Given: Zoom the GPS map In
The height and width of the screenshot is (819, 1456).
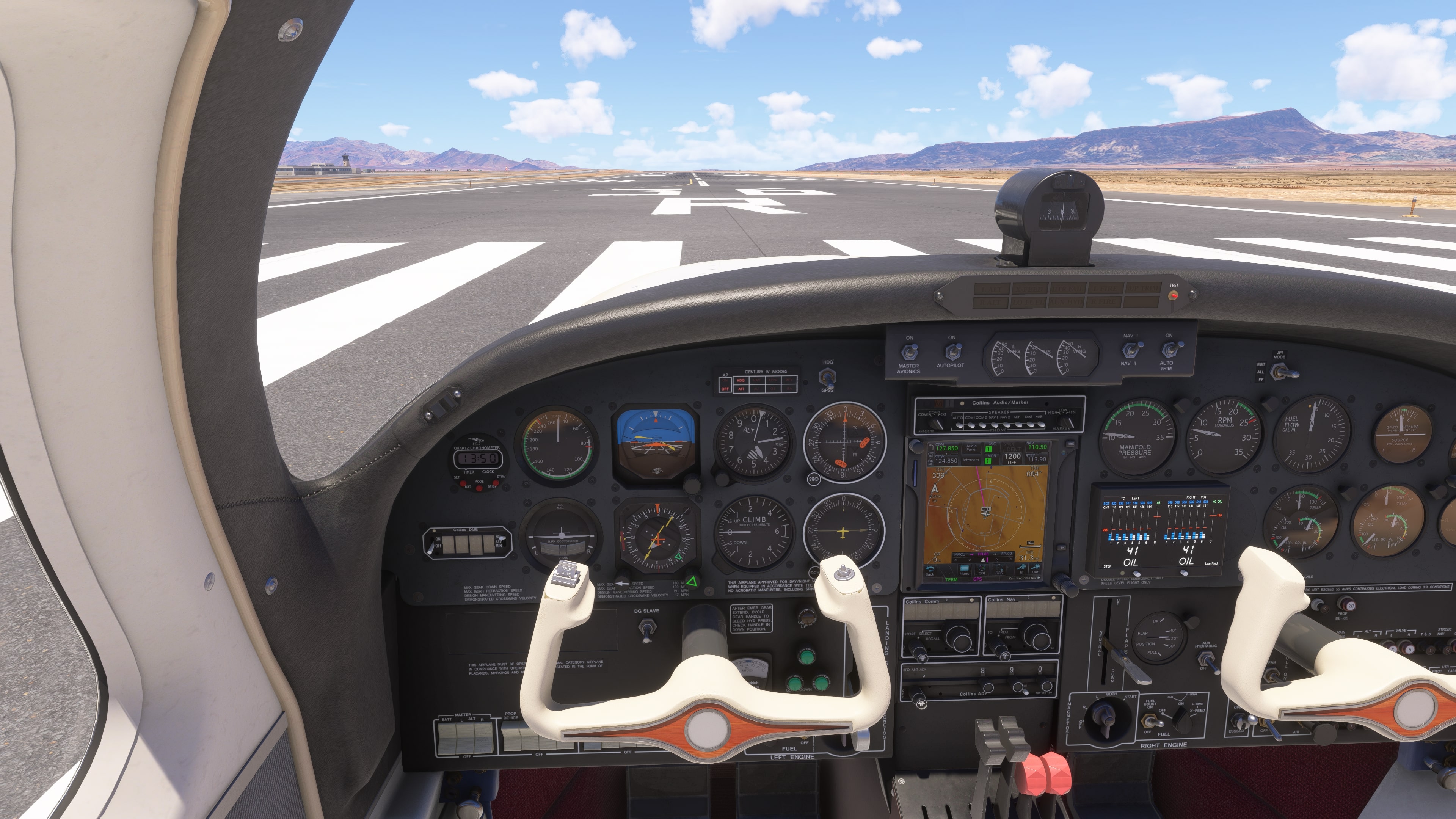Looking at the screenshot, I should pyautogui.click(x=1021, y=569).
